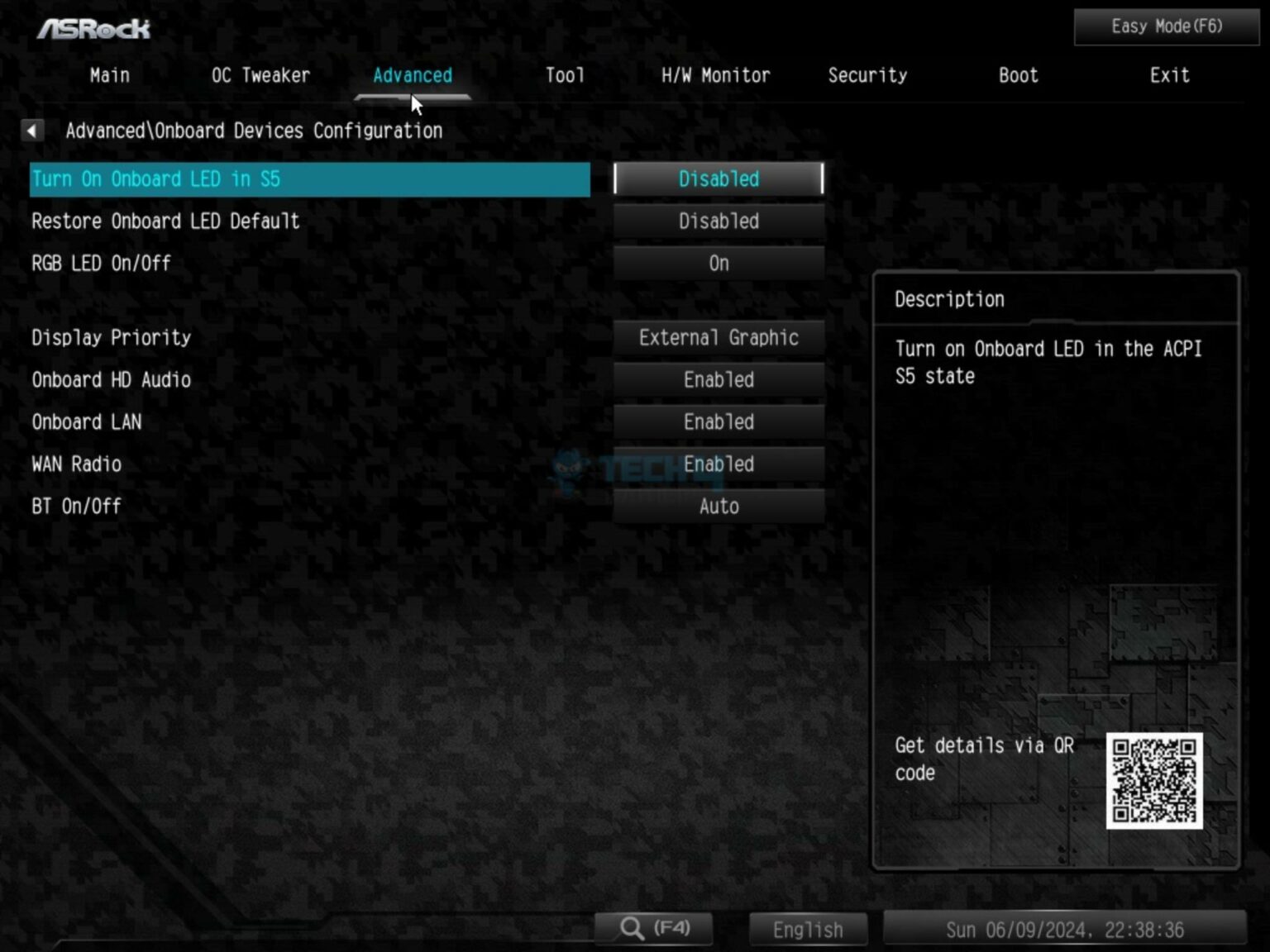Viewport: 1270px width, 952px height.
Task: Go back with the left arrow button
Action: click(31, 131)
